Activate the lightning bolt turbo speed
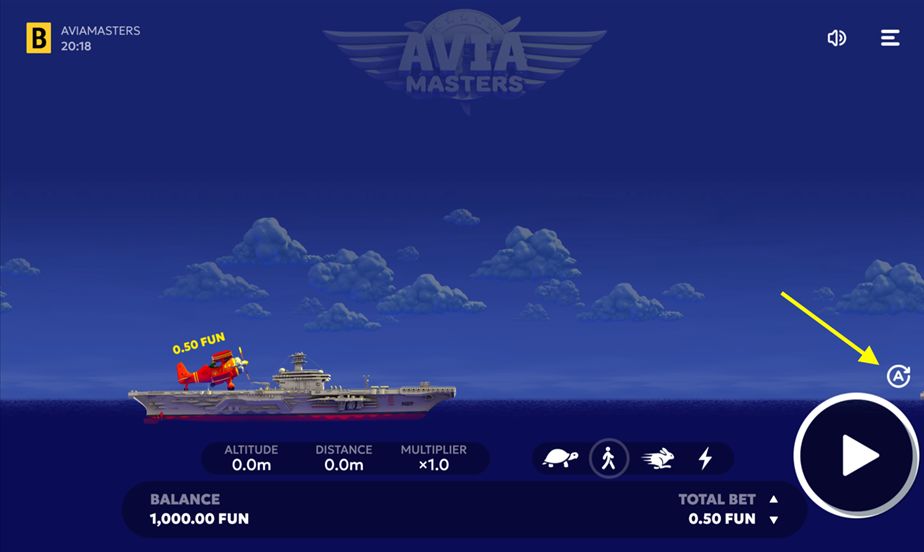The width and height of the screenshot is (924, 552). [x=705, y=458]
